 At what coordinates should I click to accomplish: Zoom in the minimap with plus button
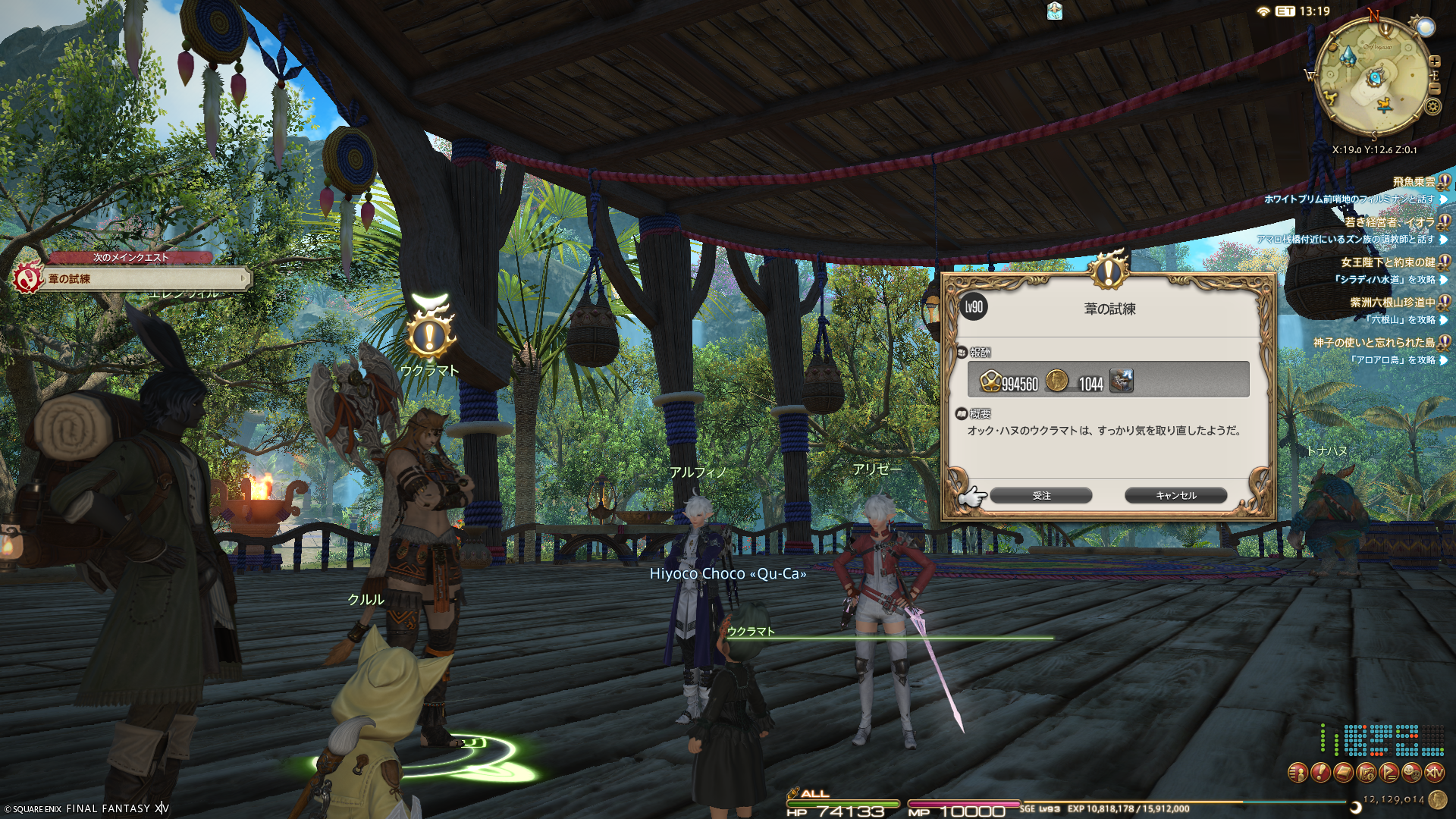1434,61
